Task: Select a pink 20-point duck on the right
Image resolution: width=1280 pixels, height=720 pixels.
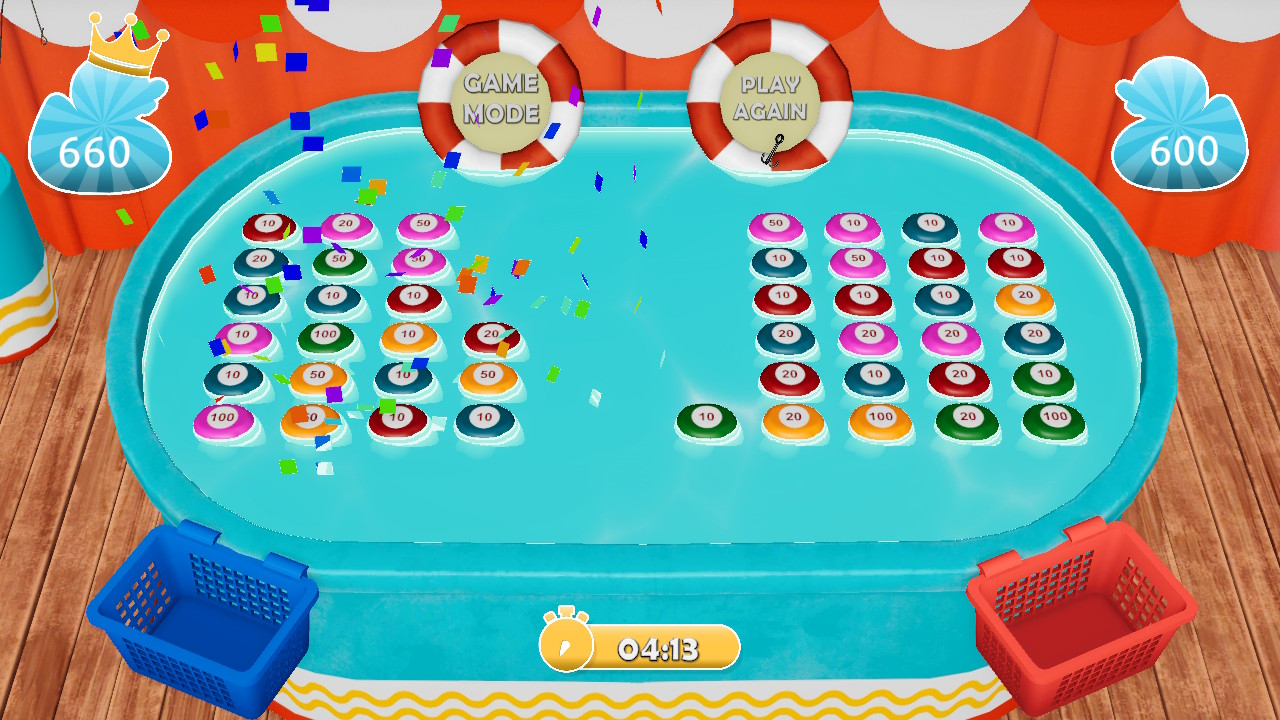Action: pos(869,334)
